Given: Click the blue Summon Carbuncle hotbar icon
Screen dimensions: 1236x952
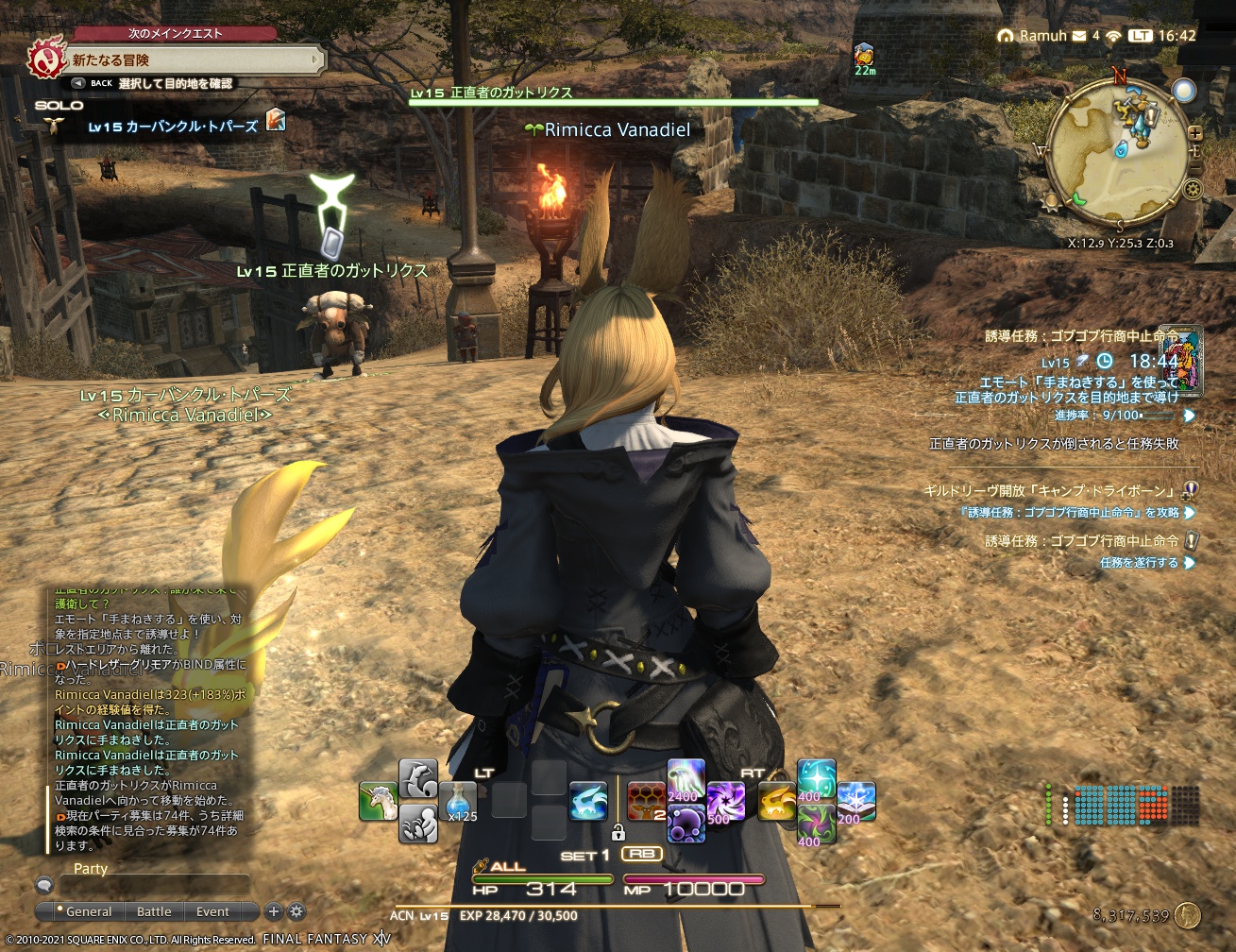Looking at the screenshot, I should click(x=586, y=798).
